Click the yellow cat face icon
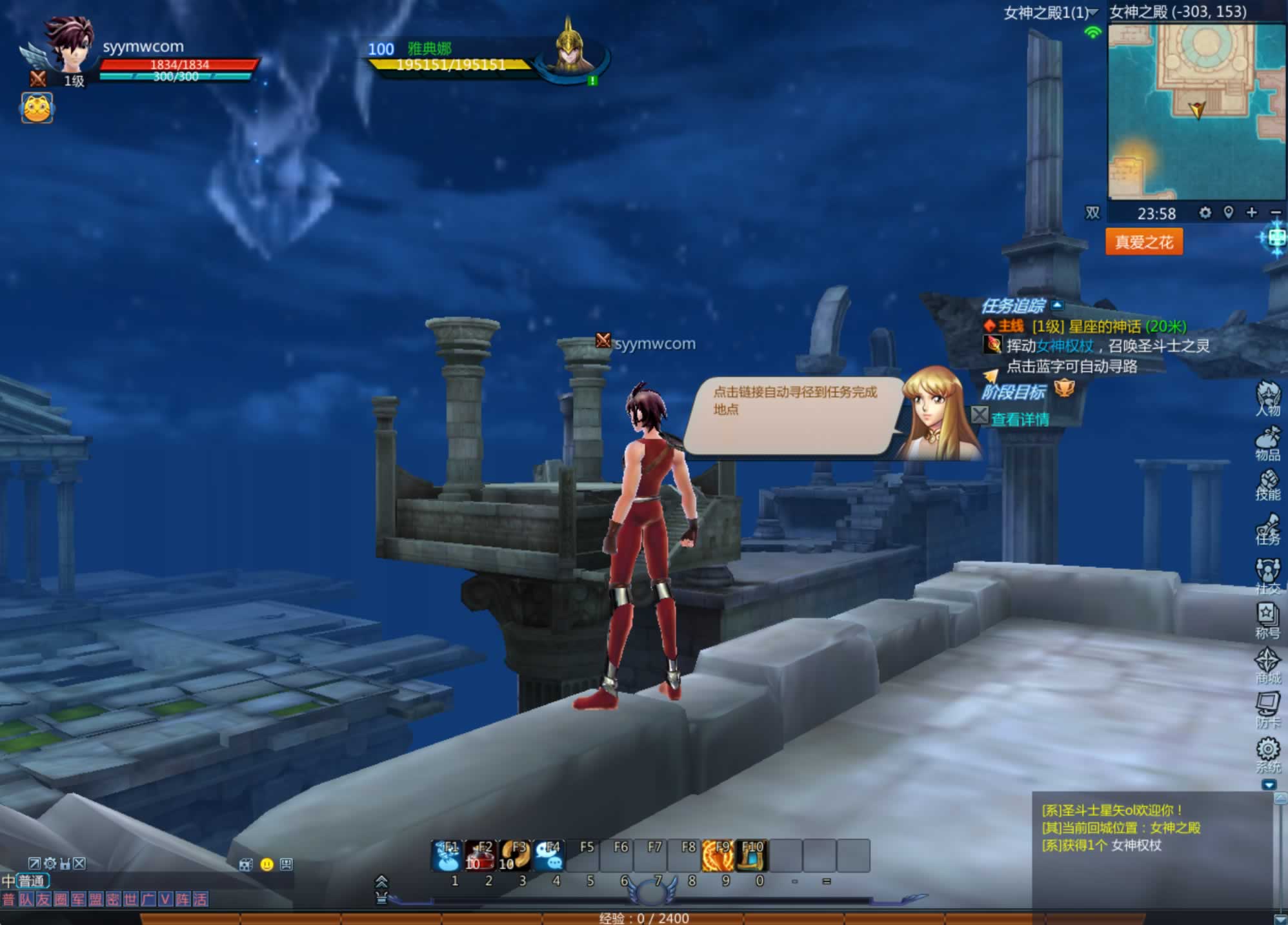Image resolution: width=1288 pixels, height=925 pixels. (37, 107)
